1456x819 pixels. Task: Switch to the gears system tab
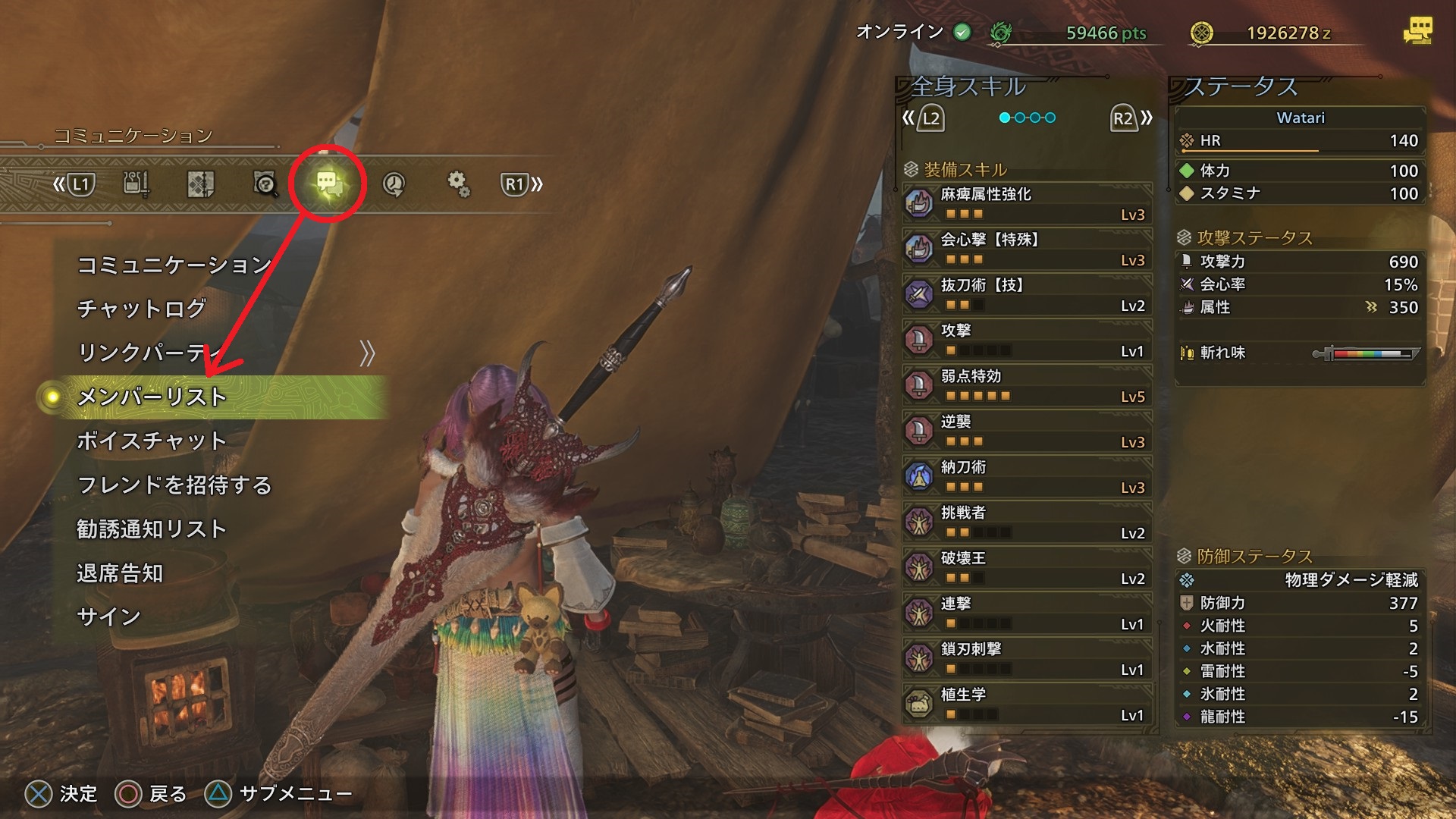point(458,184)
